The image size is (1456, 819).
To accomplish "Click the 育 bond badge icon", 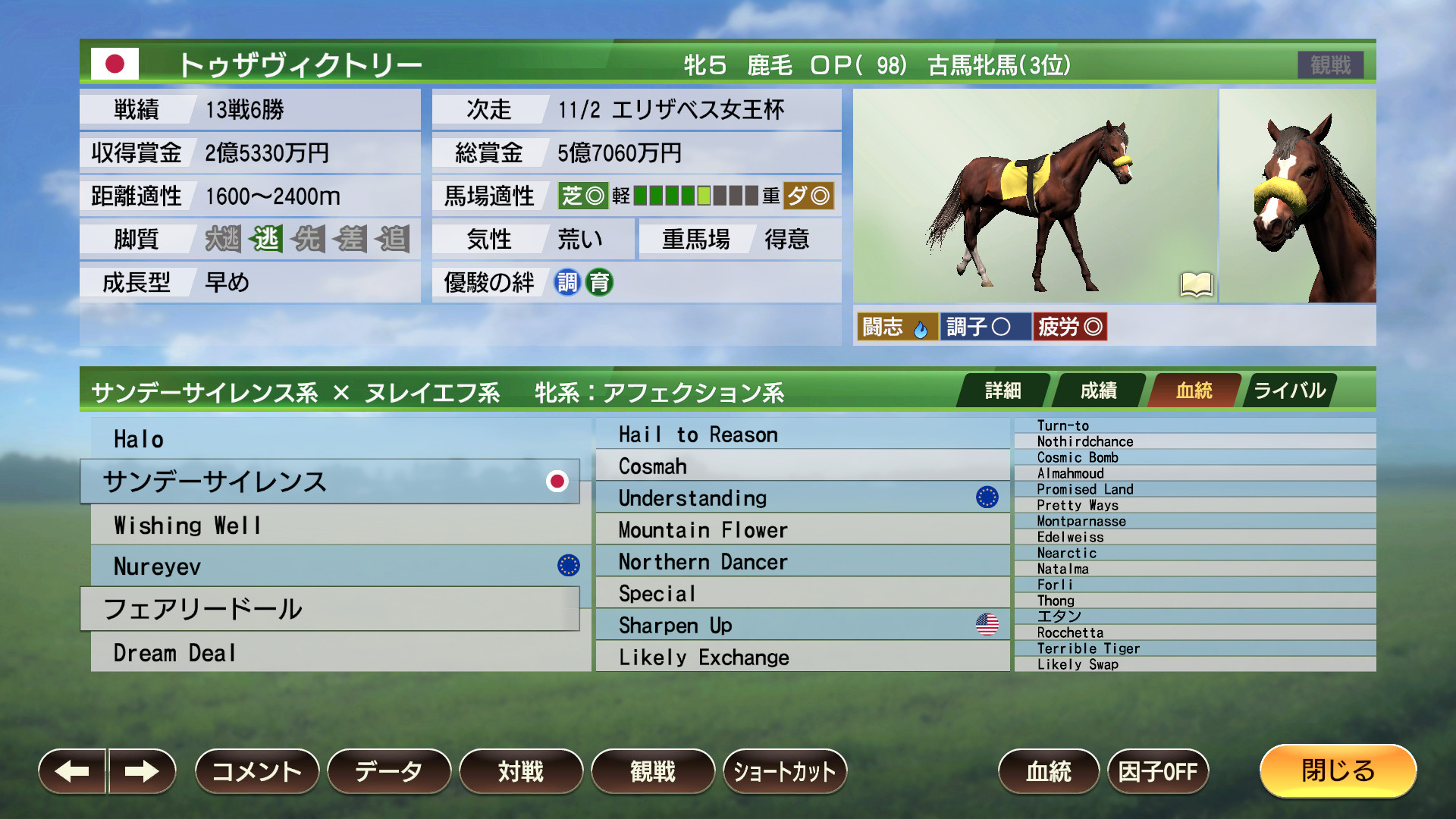I will pos(598,282).
